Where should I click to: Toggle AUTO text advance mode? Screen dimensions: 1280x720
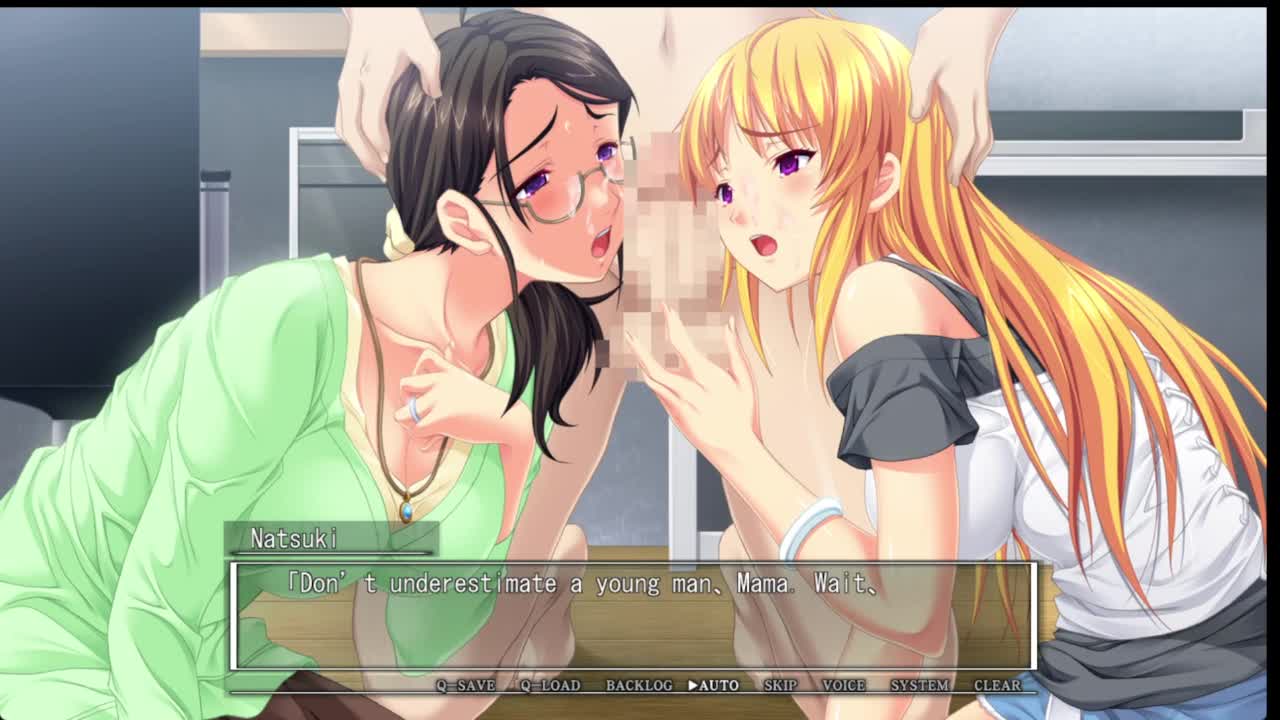click(x=714, y=685)
